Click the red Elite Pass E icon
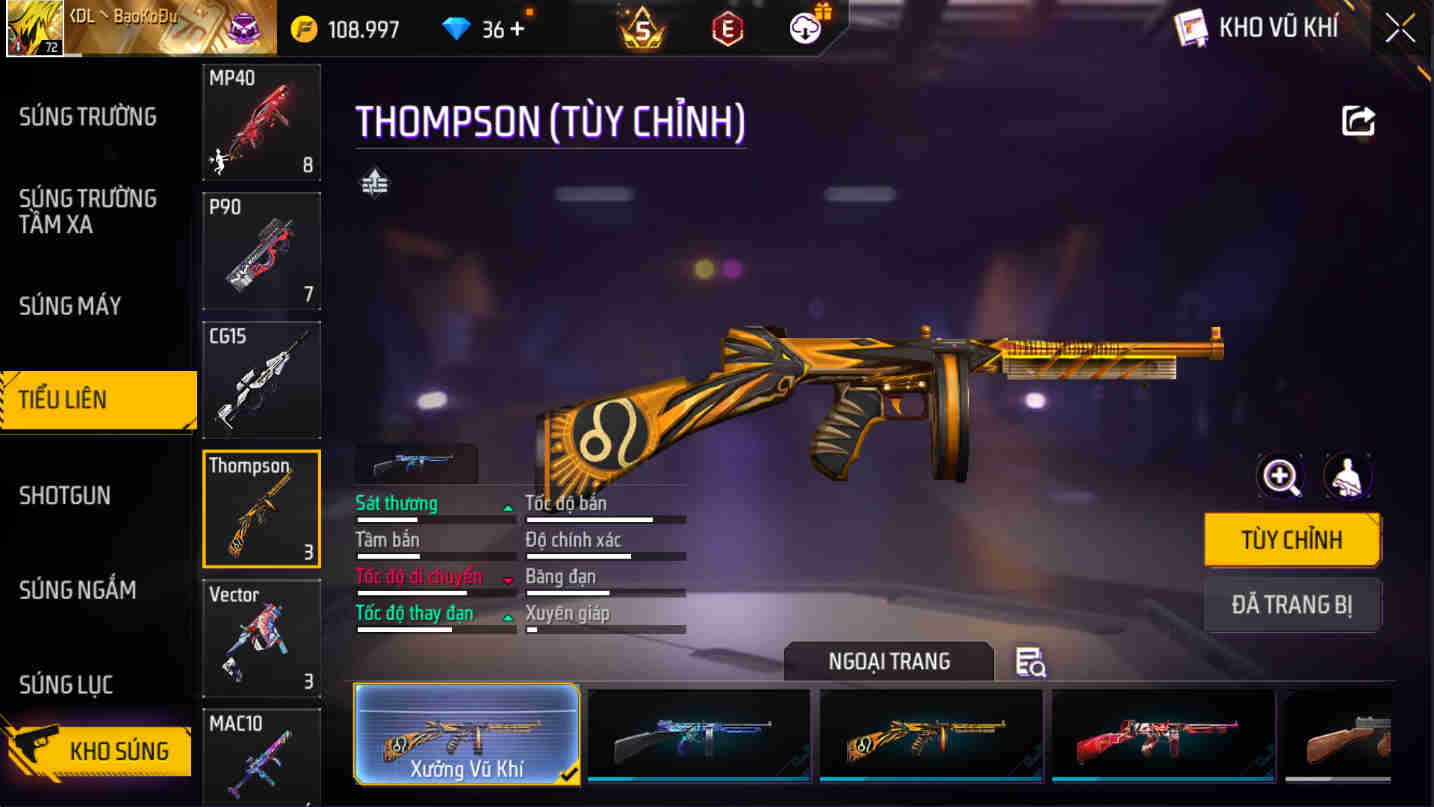Screen dimensions: 1434x807 727,27
